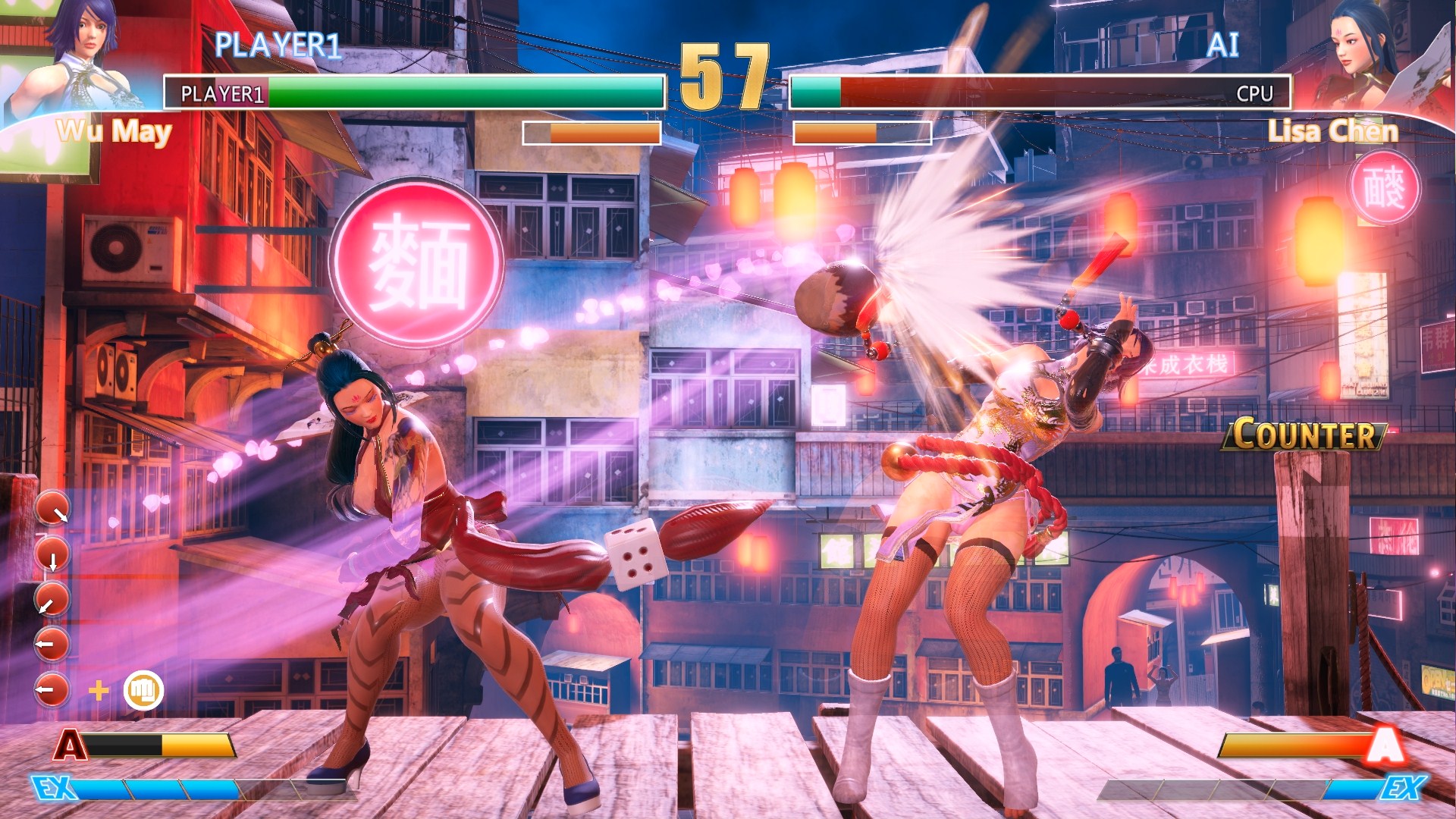Click the topmost back-arrow input icon
Screen dimensions: 1456x819
coord(52,644)
